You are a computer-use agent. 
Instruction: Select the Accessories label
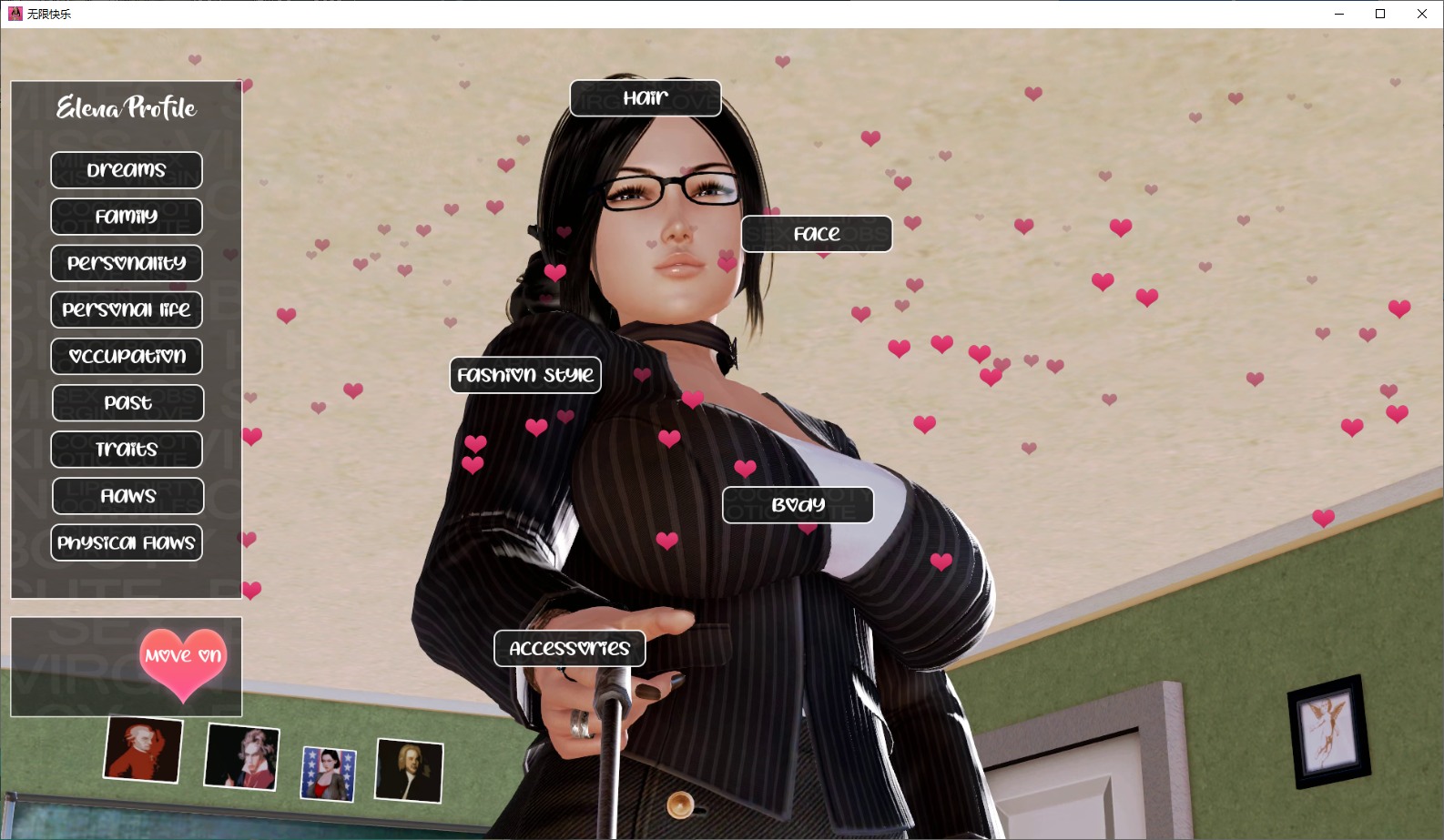pyautogui.click(x=570, y=648)
